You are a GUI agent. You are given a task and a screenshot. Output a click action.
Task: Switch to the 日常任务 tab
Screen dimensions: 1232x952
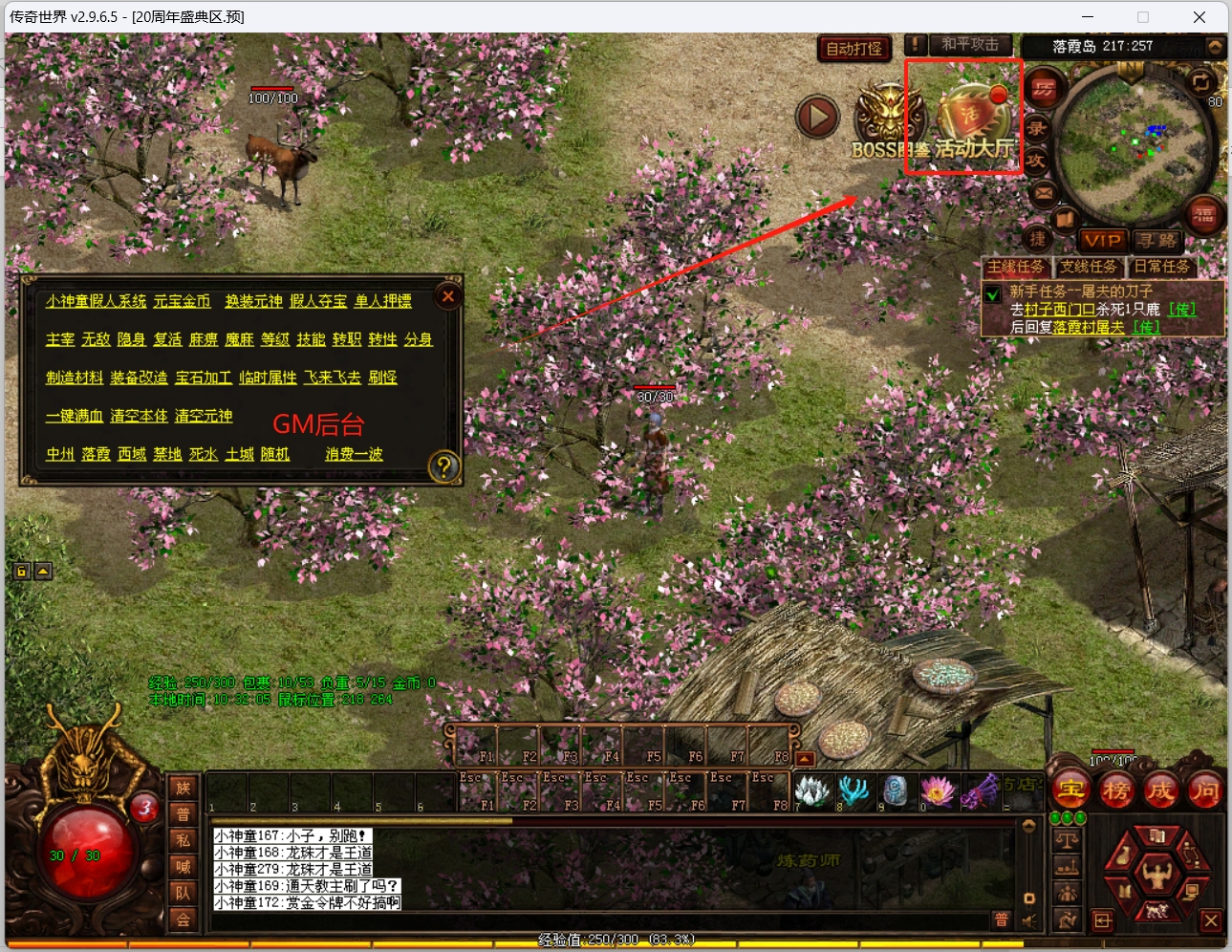pos(1161,267)
